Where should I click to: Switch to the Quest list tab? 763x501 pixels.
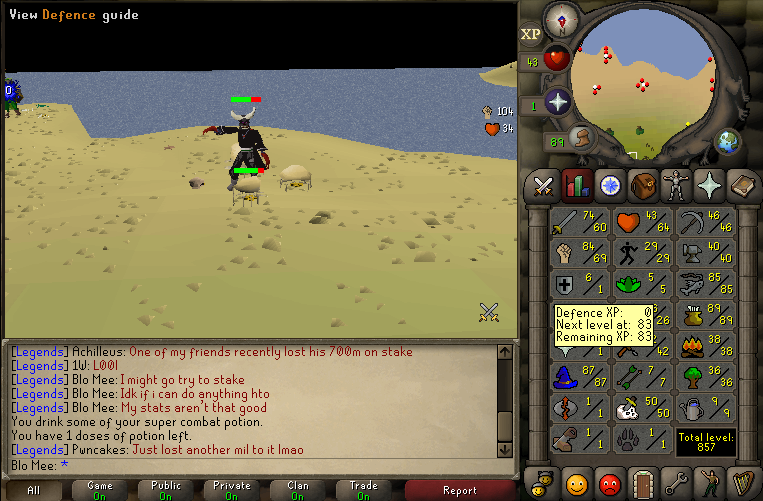(x=609, y=185)
